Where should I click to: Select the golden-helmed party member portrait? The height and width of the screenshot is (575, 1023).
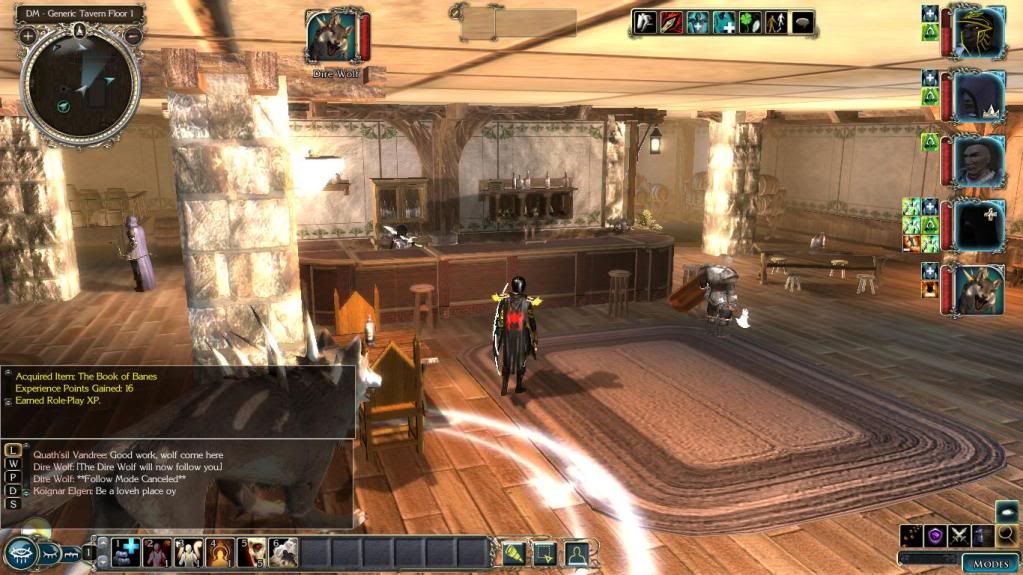(x=979, y=33)
